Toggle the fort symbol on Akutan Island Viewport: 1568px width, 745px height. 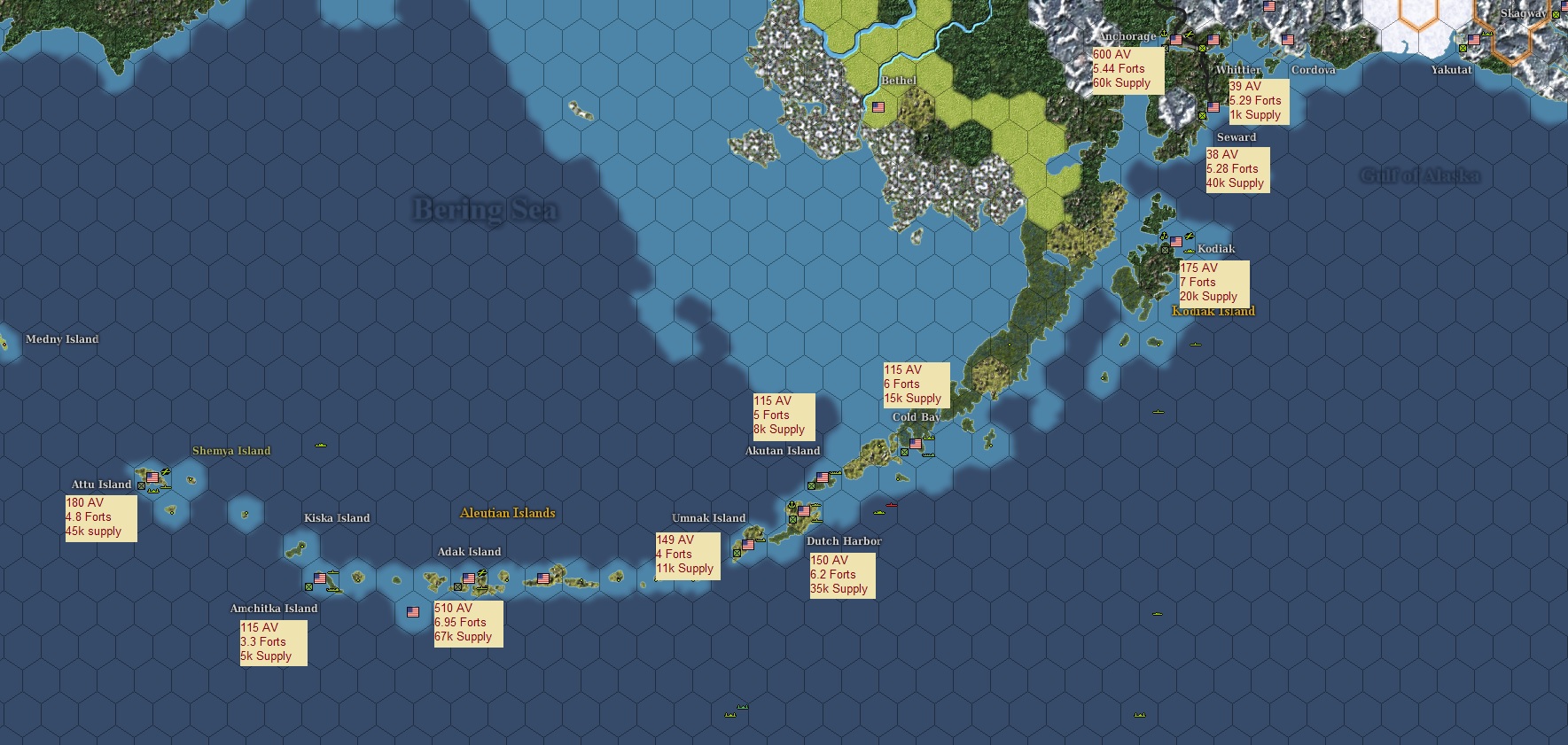pos(811,486)
